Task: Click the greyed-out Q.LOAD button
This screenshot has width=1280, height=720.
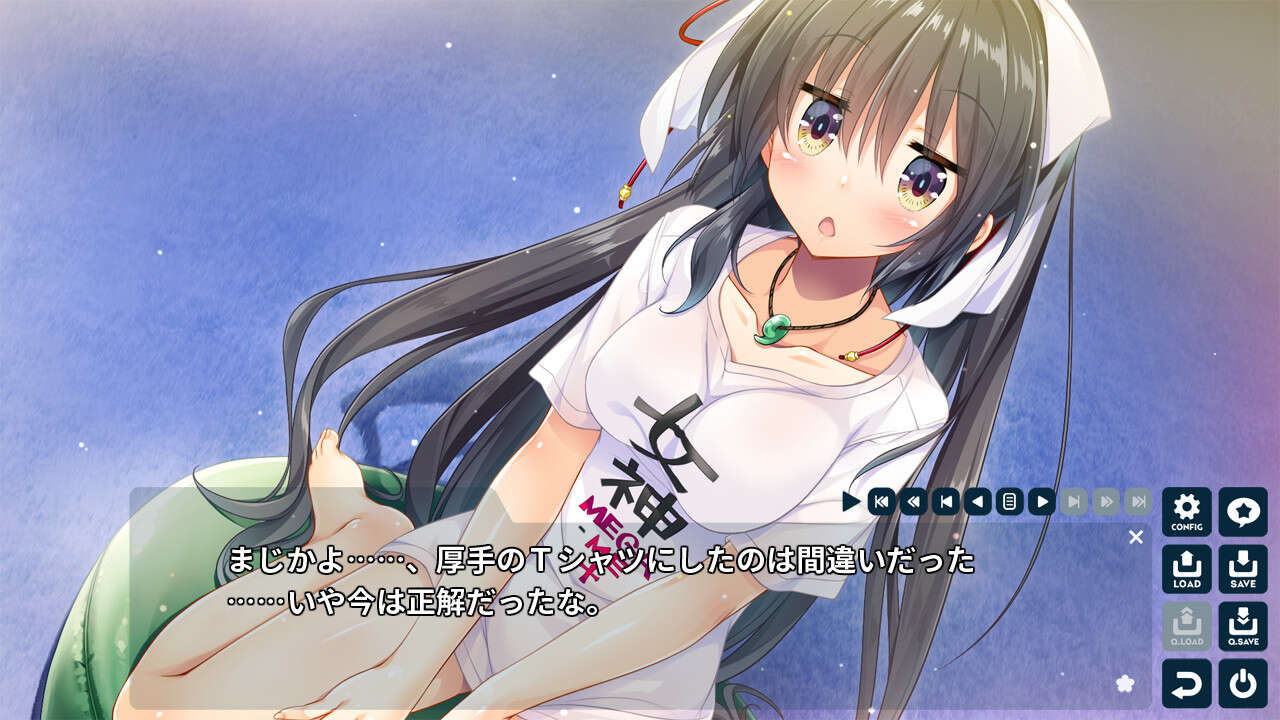Action: pyautogui.click(x=1186, y=626)
